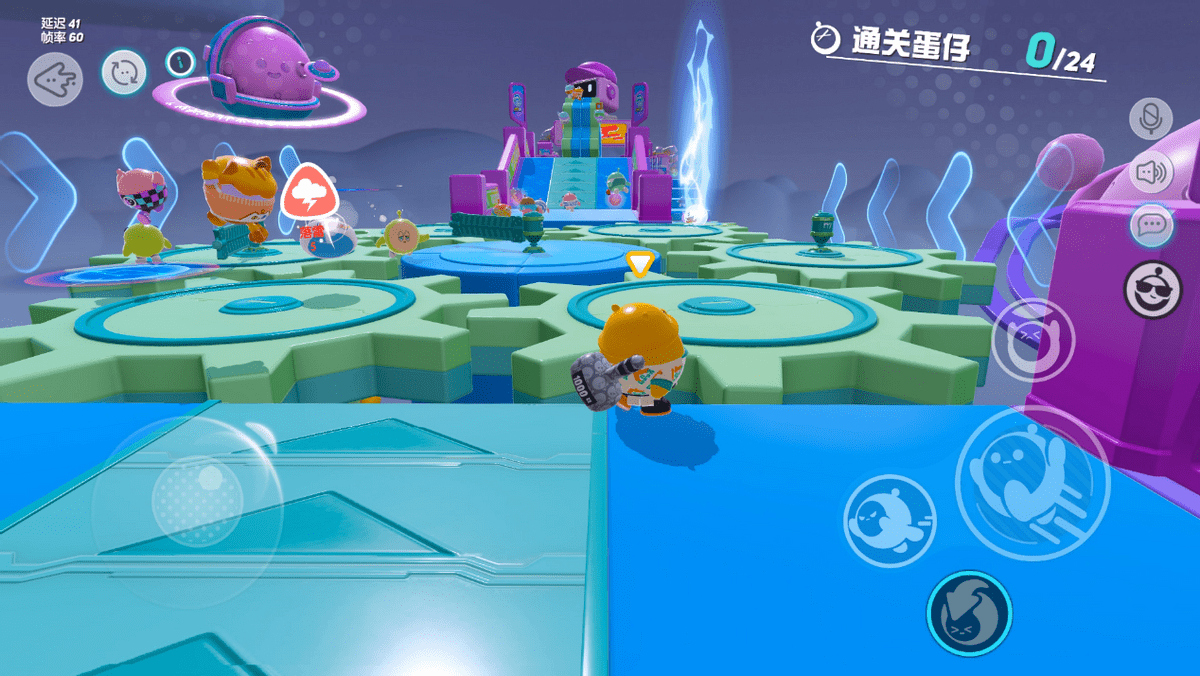Activate the dark roll skill button
Viewport: 1200px width, 676px height.
(x=969, y=613)
